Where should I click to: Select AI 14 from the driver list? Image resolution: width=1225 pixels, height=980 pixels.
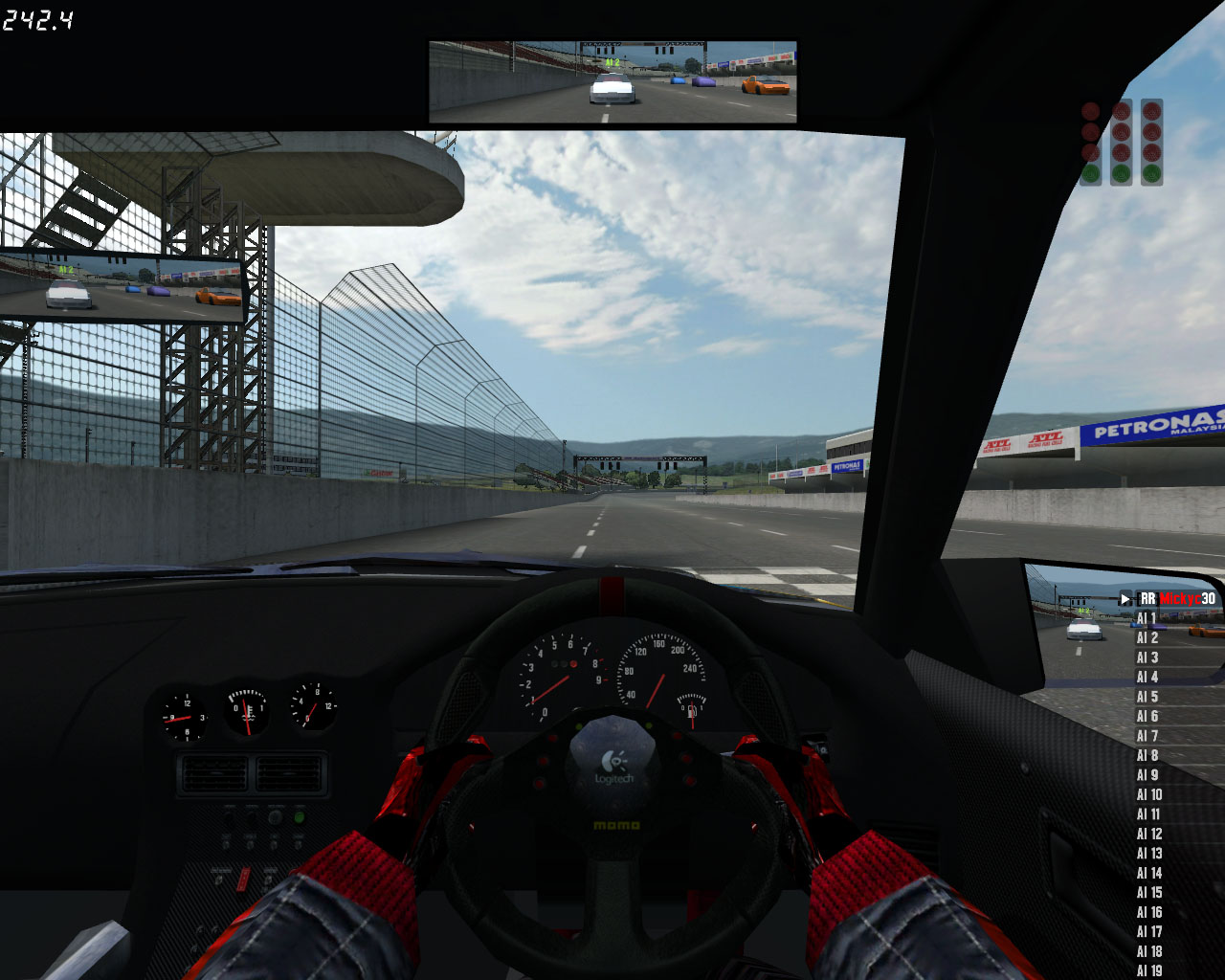pyautogui.click(x=1149, y=873)
